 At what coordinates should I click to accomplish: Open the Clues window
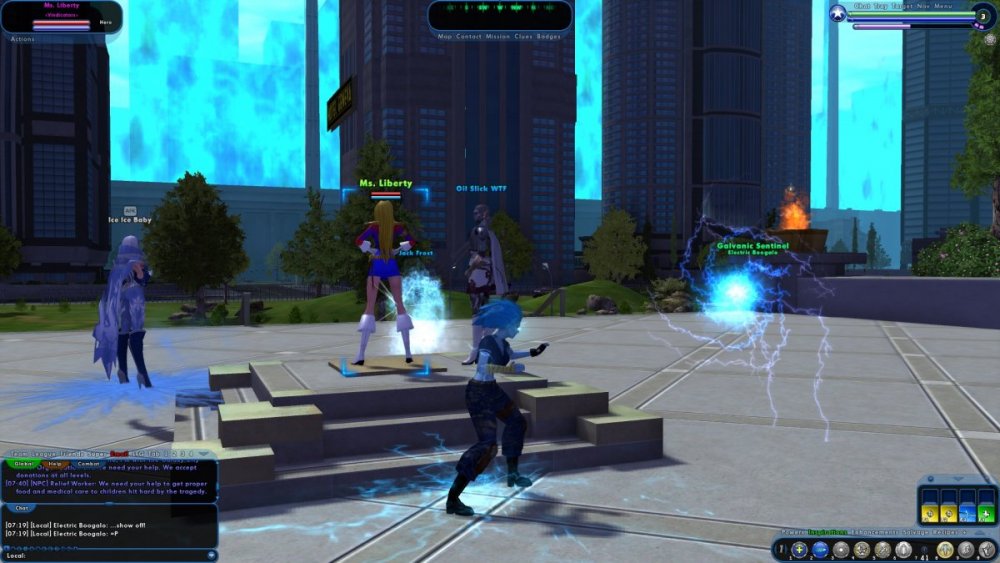pos(523,35)
